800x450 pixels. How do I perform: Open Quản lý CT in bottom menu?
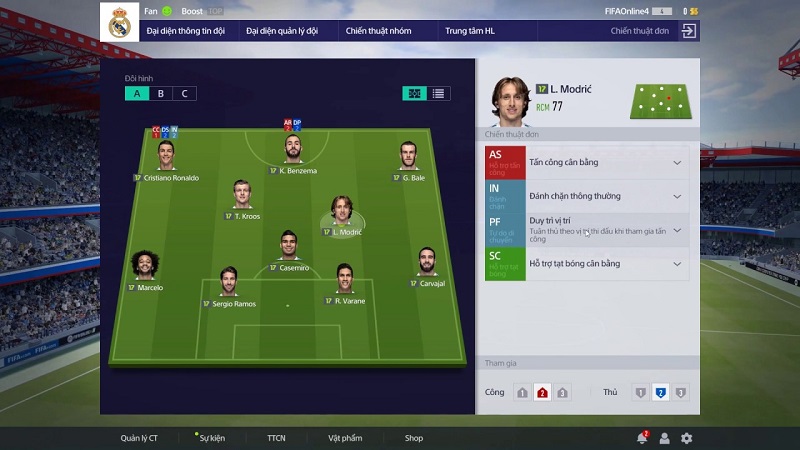pos(139,438)
